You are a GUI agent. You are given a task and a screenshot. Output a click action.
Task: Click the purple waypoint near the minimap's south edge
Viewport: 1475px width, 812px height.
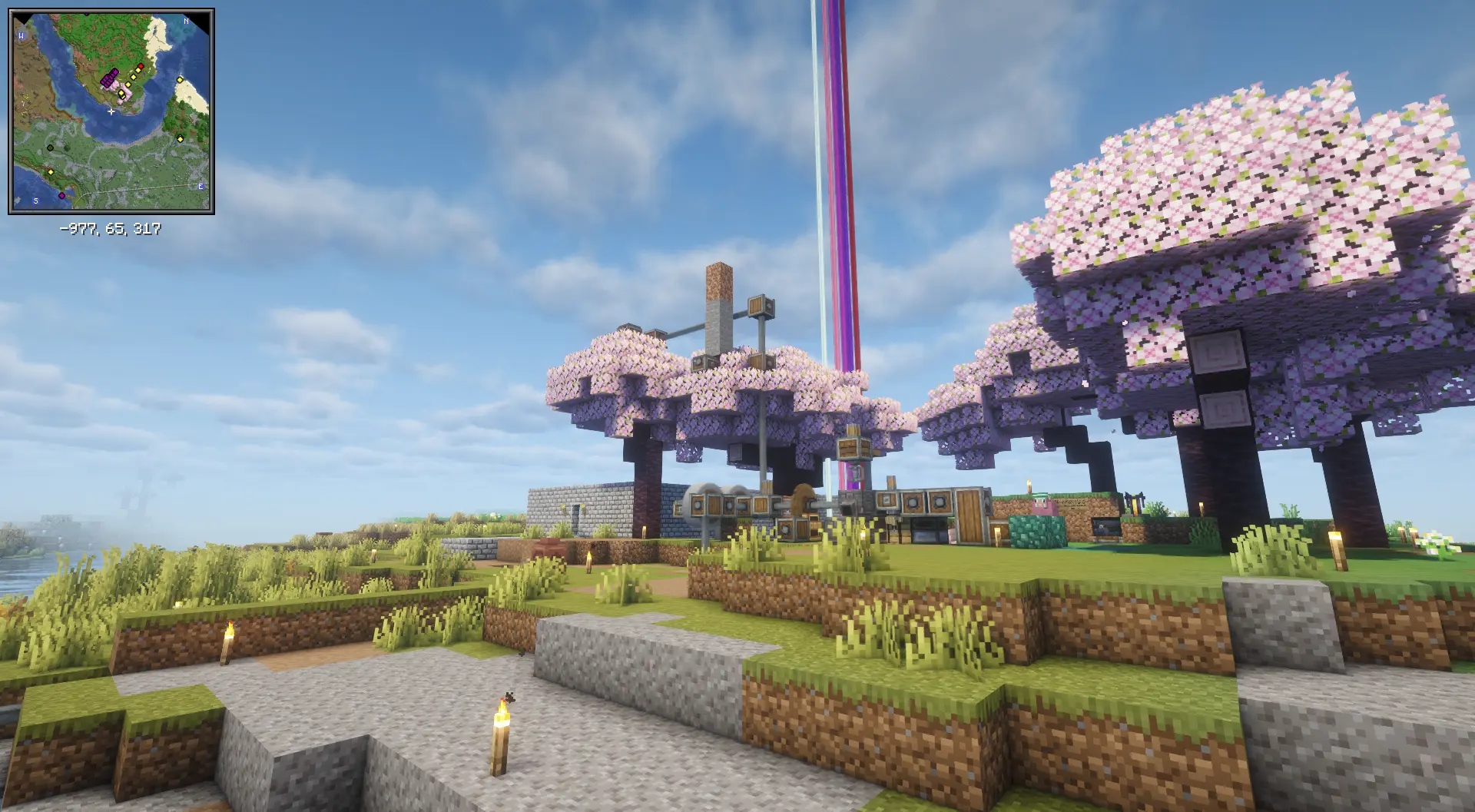click(x=61, y=195)
